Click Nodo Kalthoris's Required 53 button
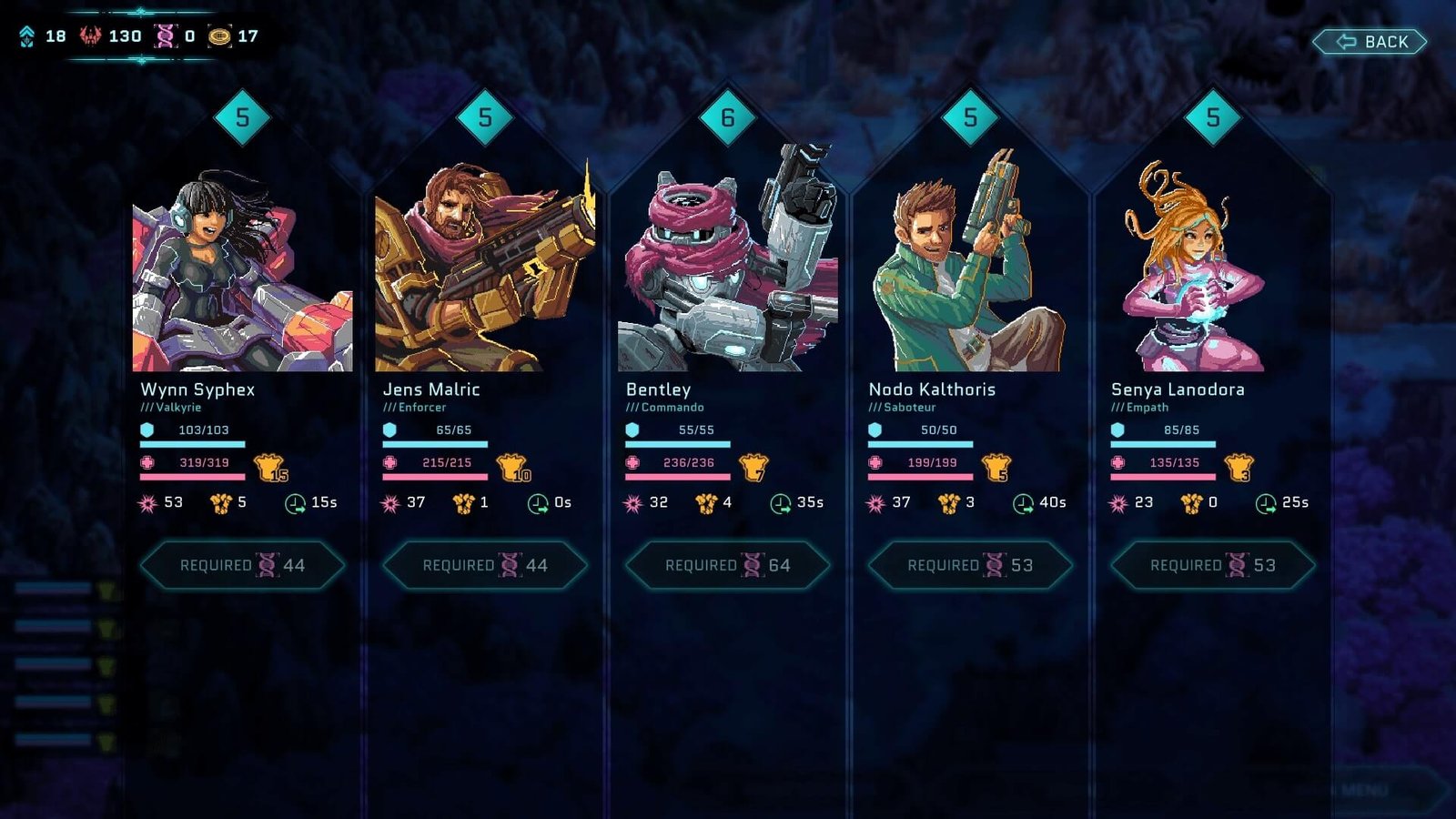The height and width of the screenshot is (819, 1456). pyautogui.click(x=970, y=565)
